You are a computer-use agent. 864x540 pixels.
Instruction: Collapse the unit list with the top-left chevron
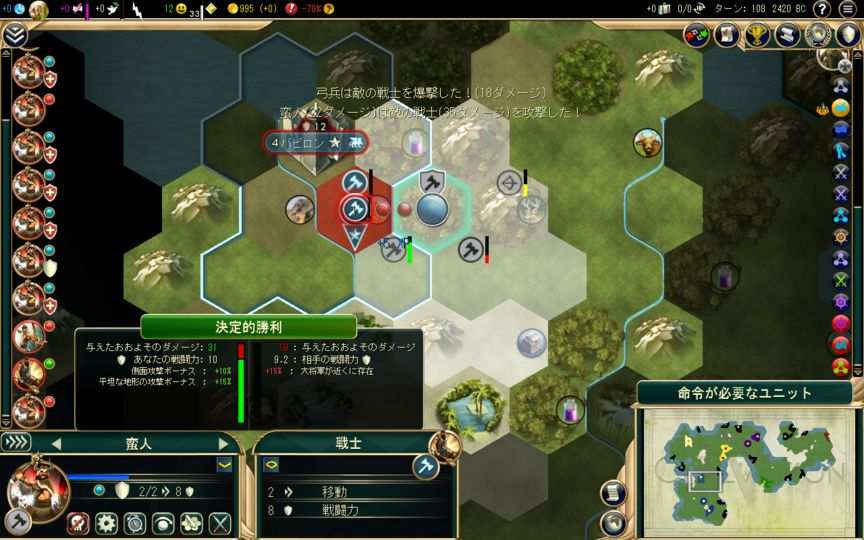(x=14, y=35)
